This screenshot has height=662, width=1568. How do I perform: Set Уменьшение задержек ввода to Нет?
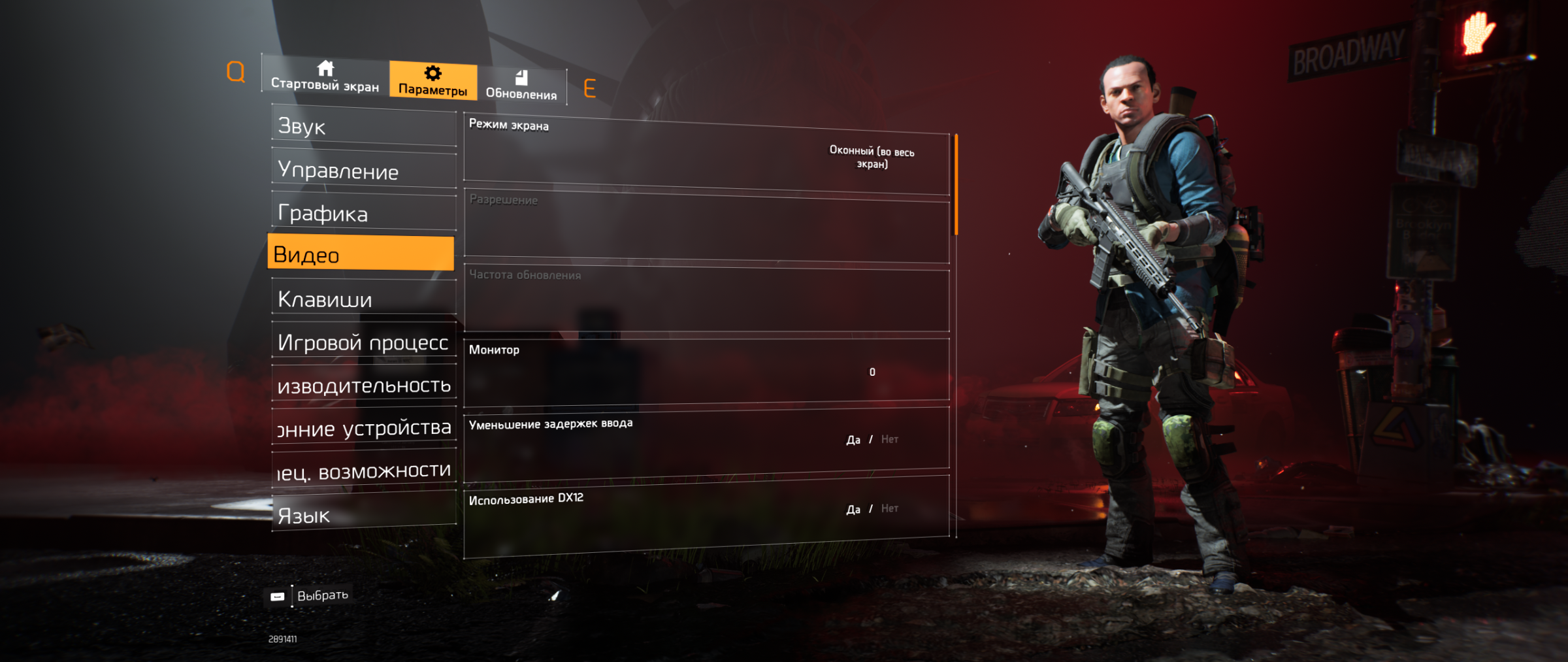[x=890, y=439]
